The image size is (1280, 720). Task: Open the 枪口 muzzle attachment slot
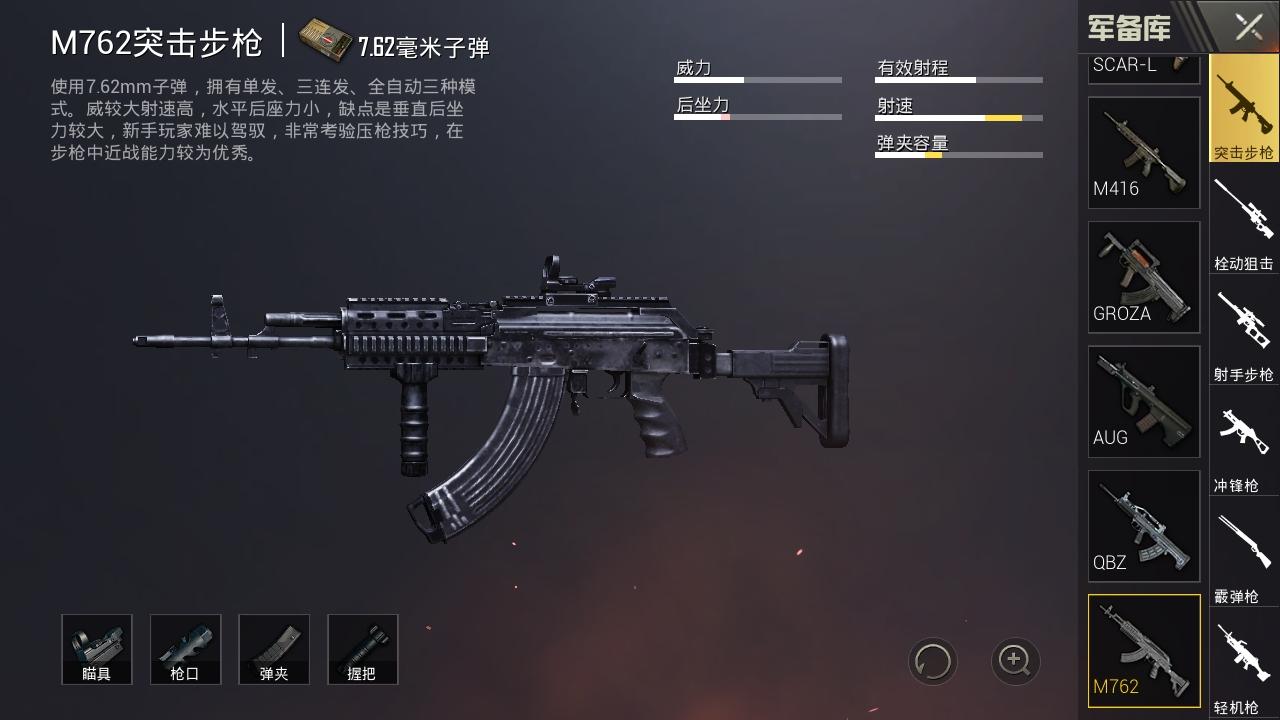click(185, 649)
